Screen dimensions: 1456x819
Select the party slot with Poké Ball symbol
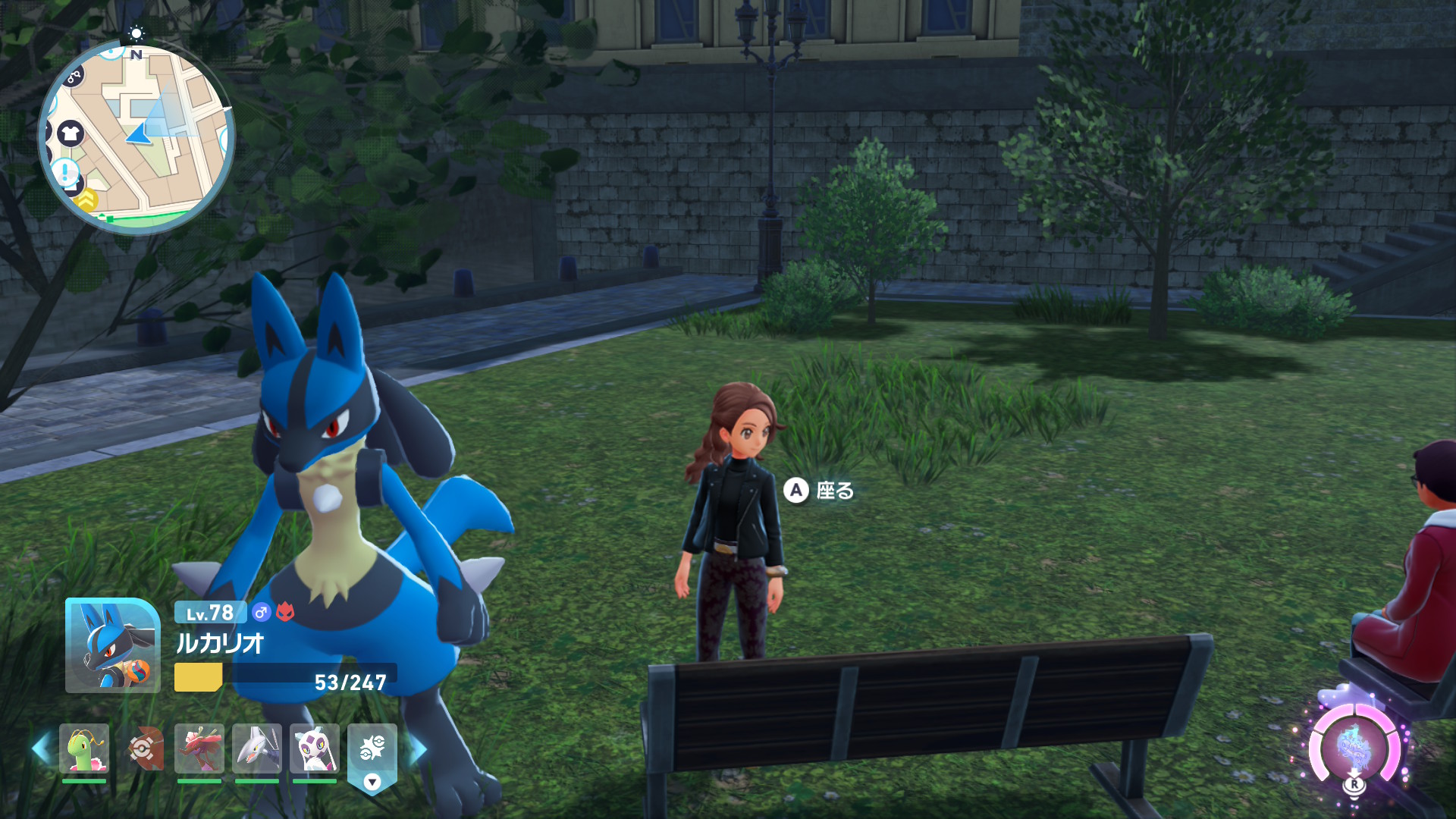(143, 749)
